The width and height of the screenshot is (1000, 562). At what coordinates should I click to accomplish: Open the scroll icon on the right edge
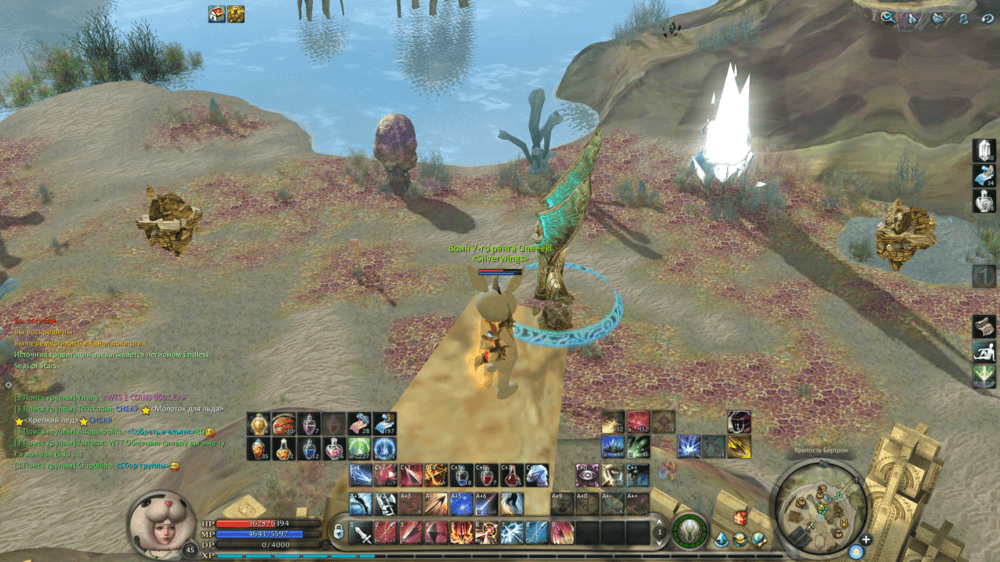point(984,326)
